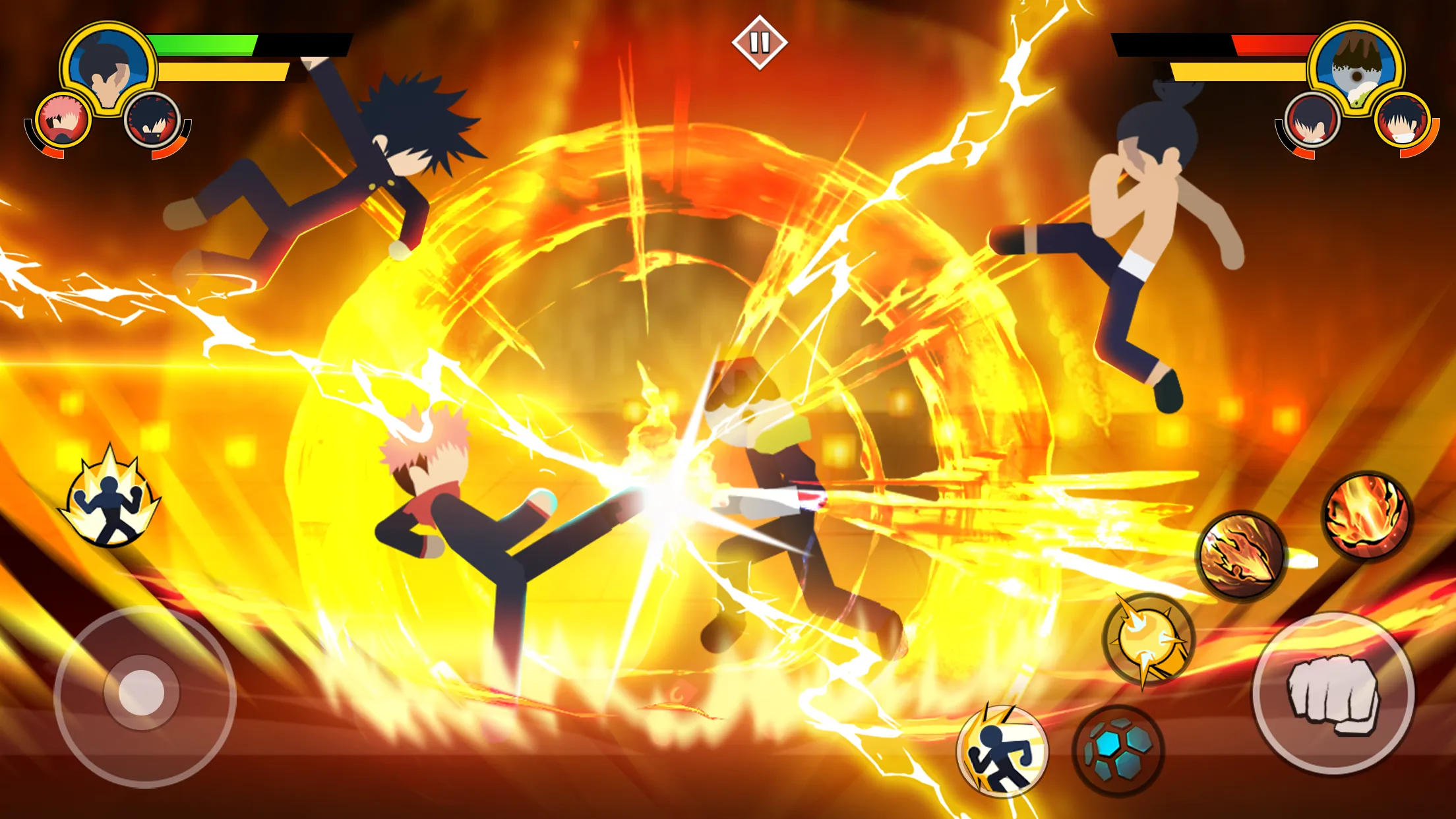Tap the pause button at top center

(760, 44)
